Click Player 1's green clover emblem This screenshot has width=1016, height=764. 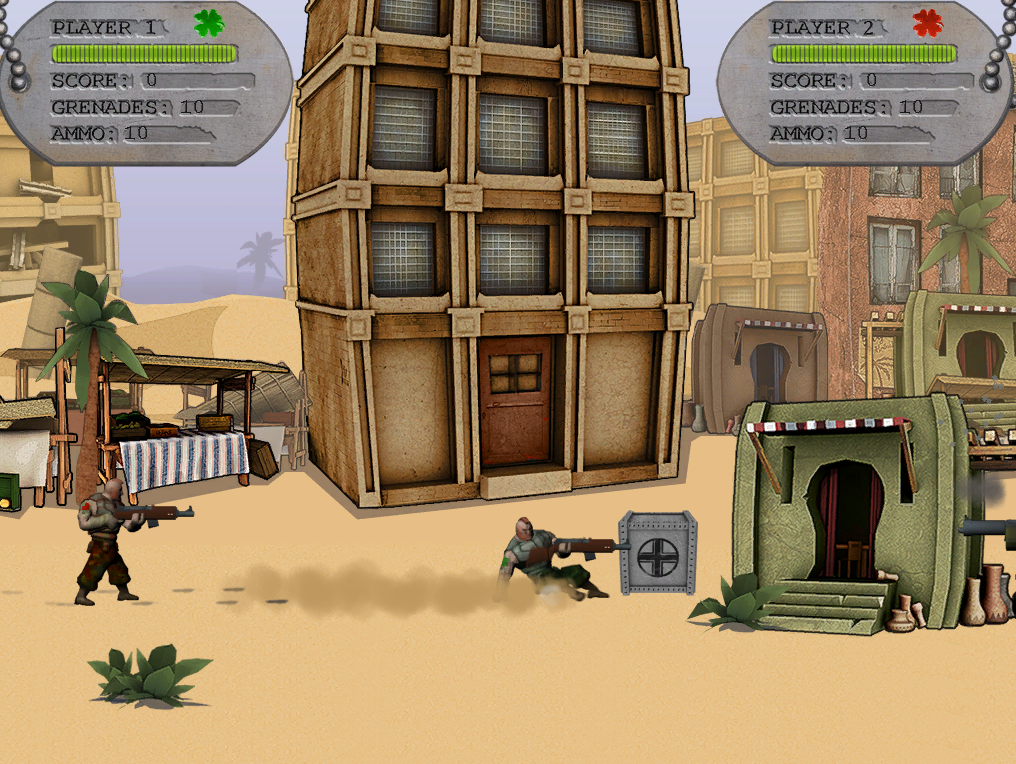209,23
